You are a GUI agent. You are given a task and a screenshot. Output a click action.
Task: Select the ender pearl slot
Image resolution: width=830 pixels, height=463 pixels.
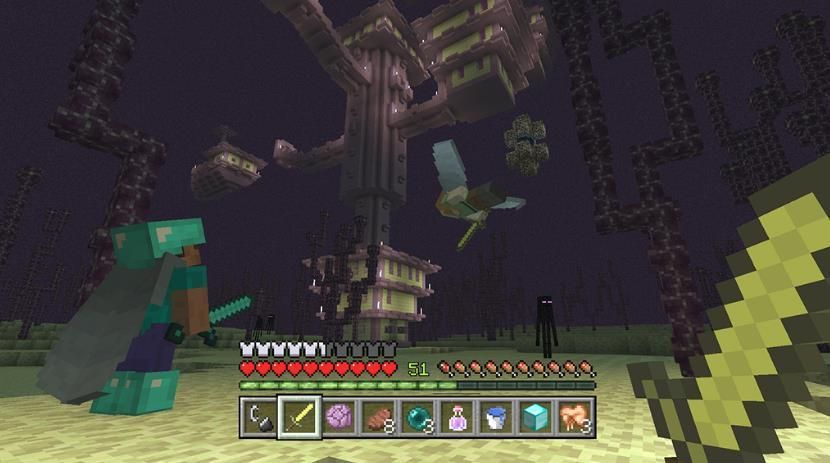pyautogui.click(x=417, y=416)
